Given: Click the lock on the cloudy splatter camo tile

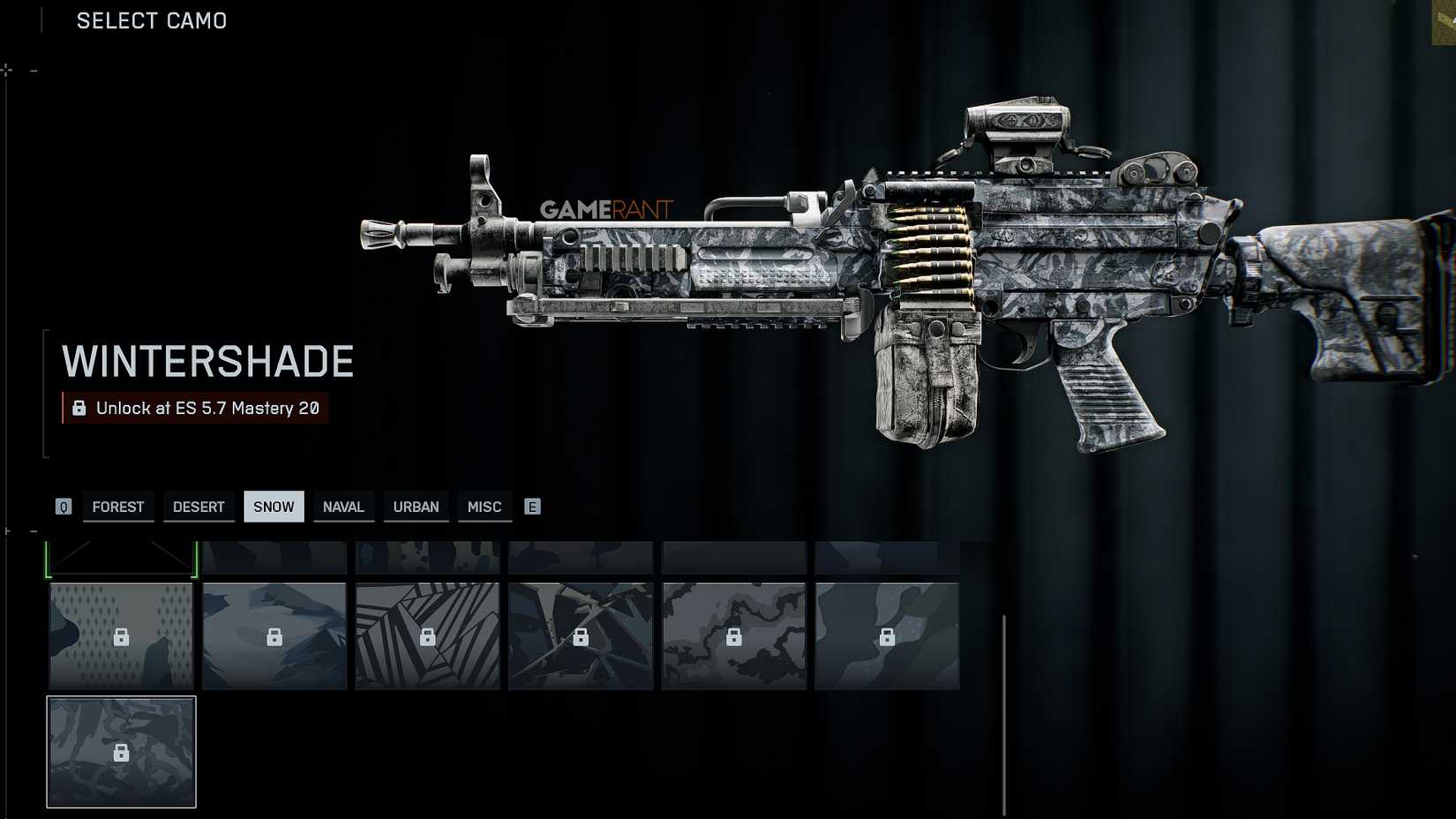Looking at the screenshot, I should click(734, 635).
